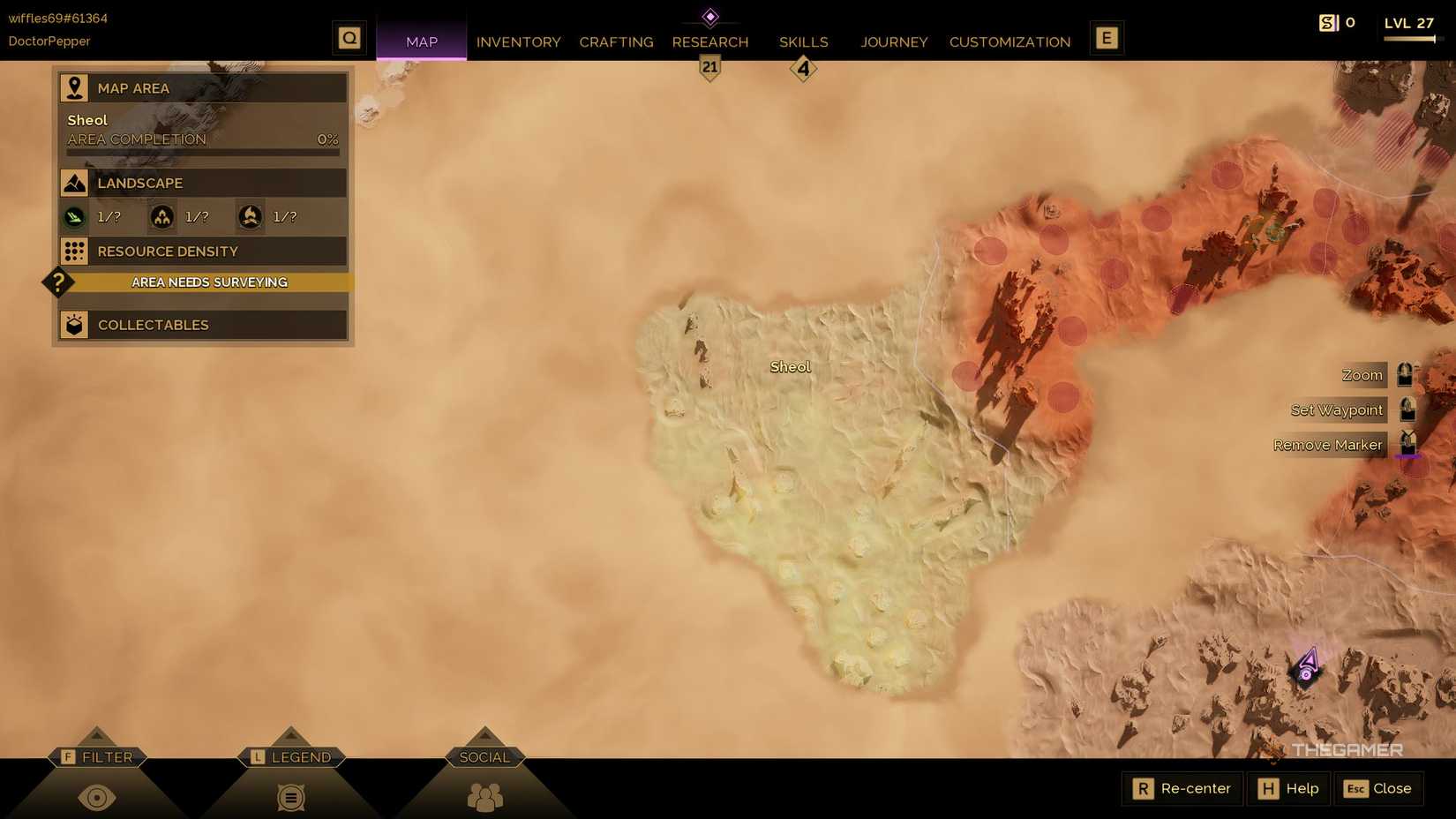Select the green landing pad landscape icon

73,216
